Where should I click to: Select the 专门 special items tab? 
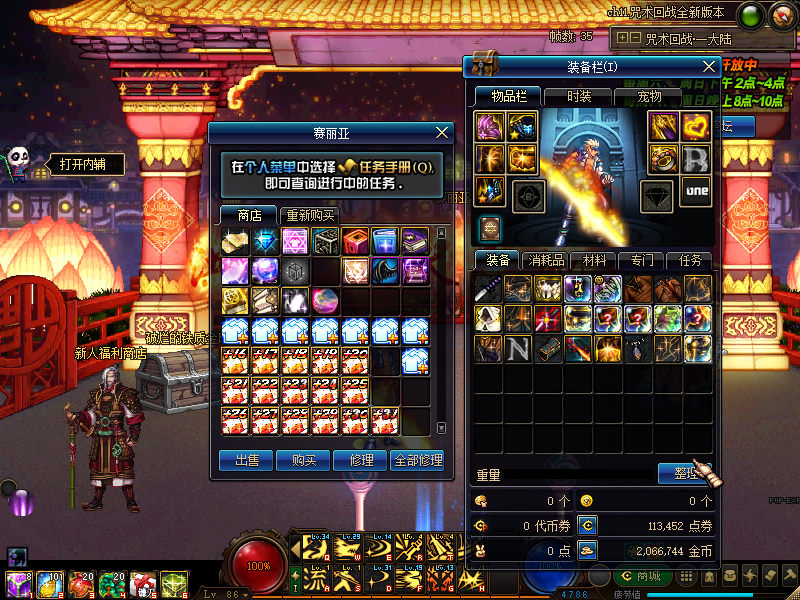pos(642,260)
